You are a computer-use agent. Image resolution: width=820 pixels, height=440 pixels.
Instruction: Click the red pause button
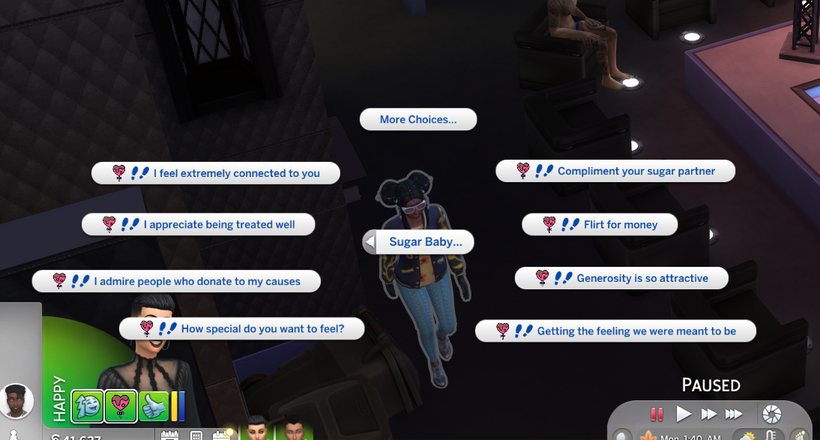[x=657, y=413]
